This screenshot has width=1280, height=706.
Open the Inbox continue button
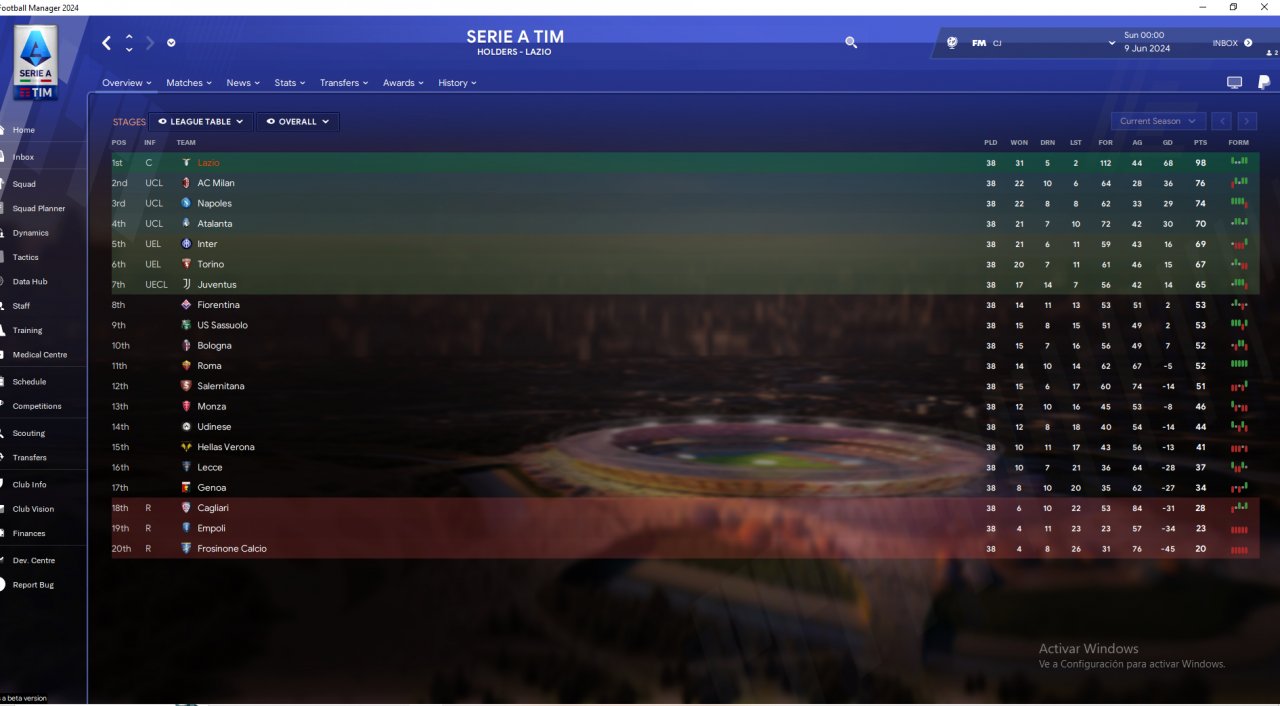(x=1232, y=43)
